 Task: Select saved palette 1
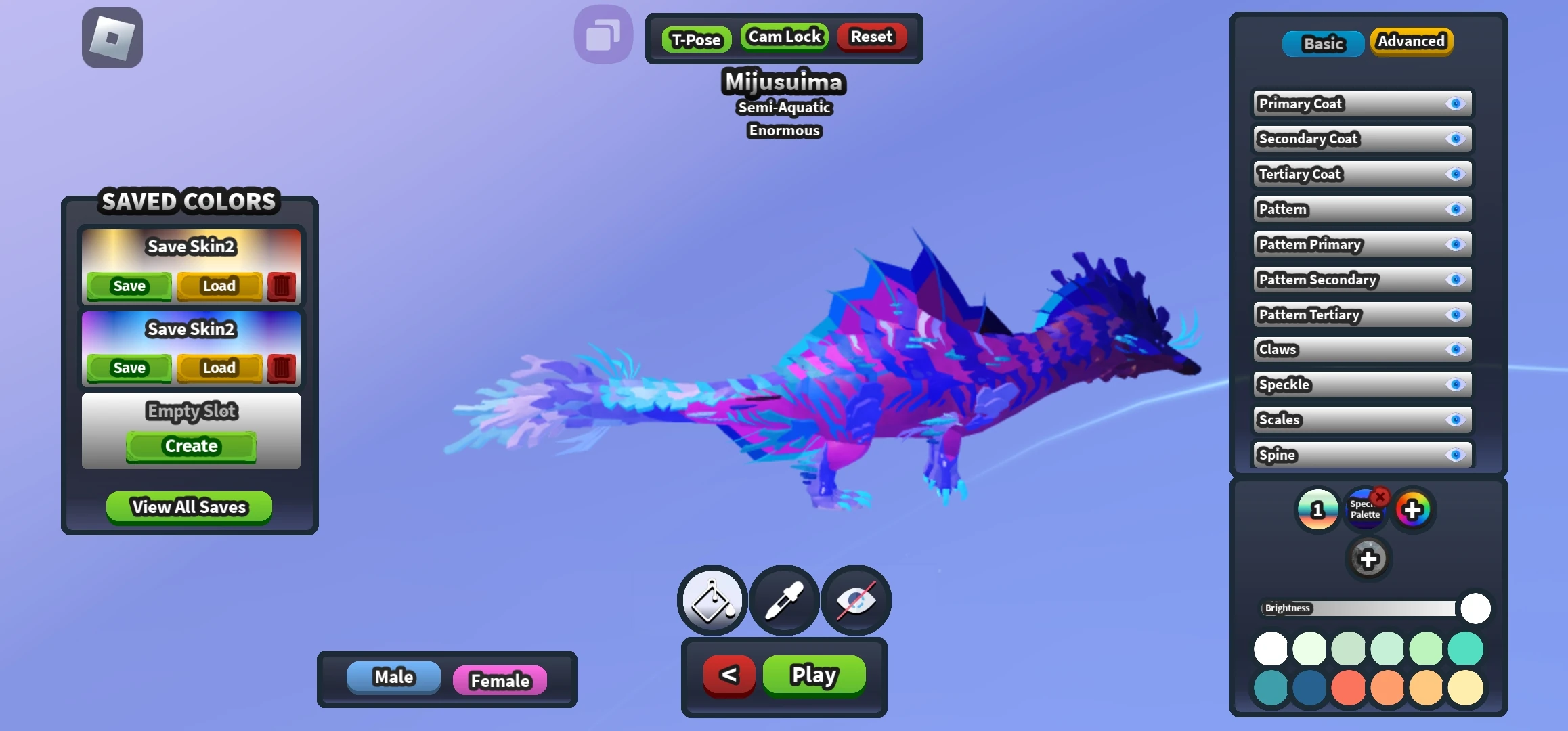(1316, 508)
